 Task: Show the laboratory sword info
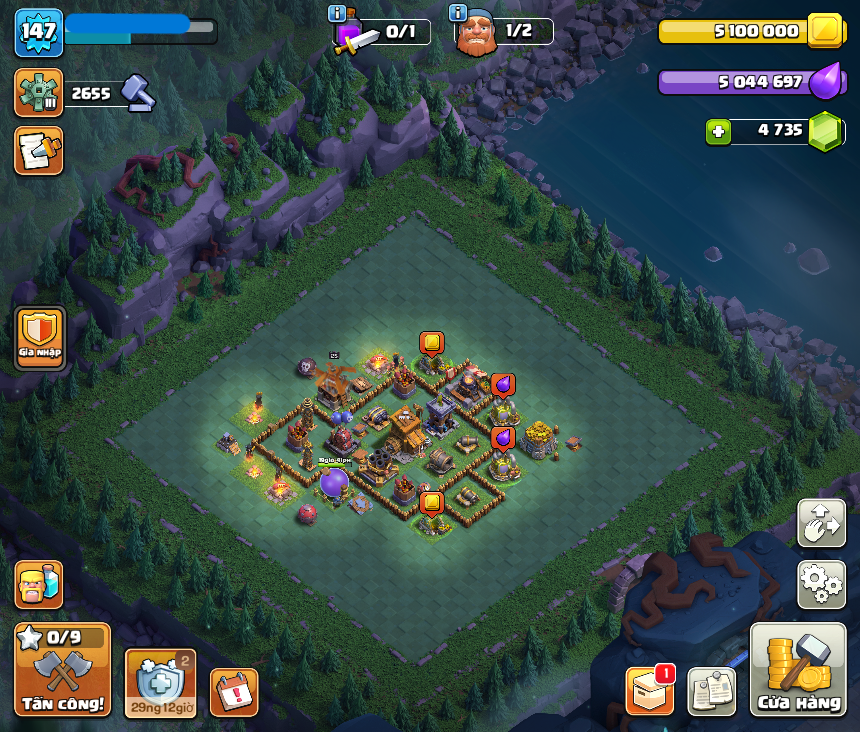point(337,13)
